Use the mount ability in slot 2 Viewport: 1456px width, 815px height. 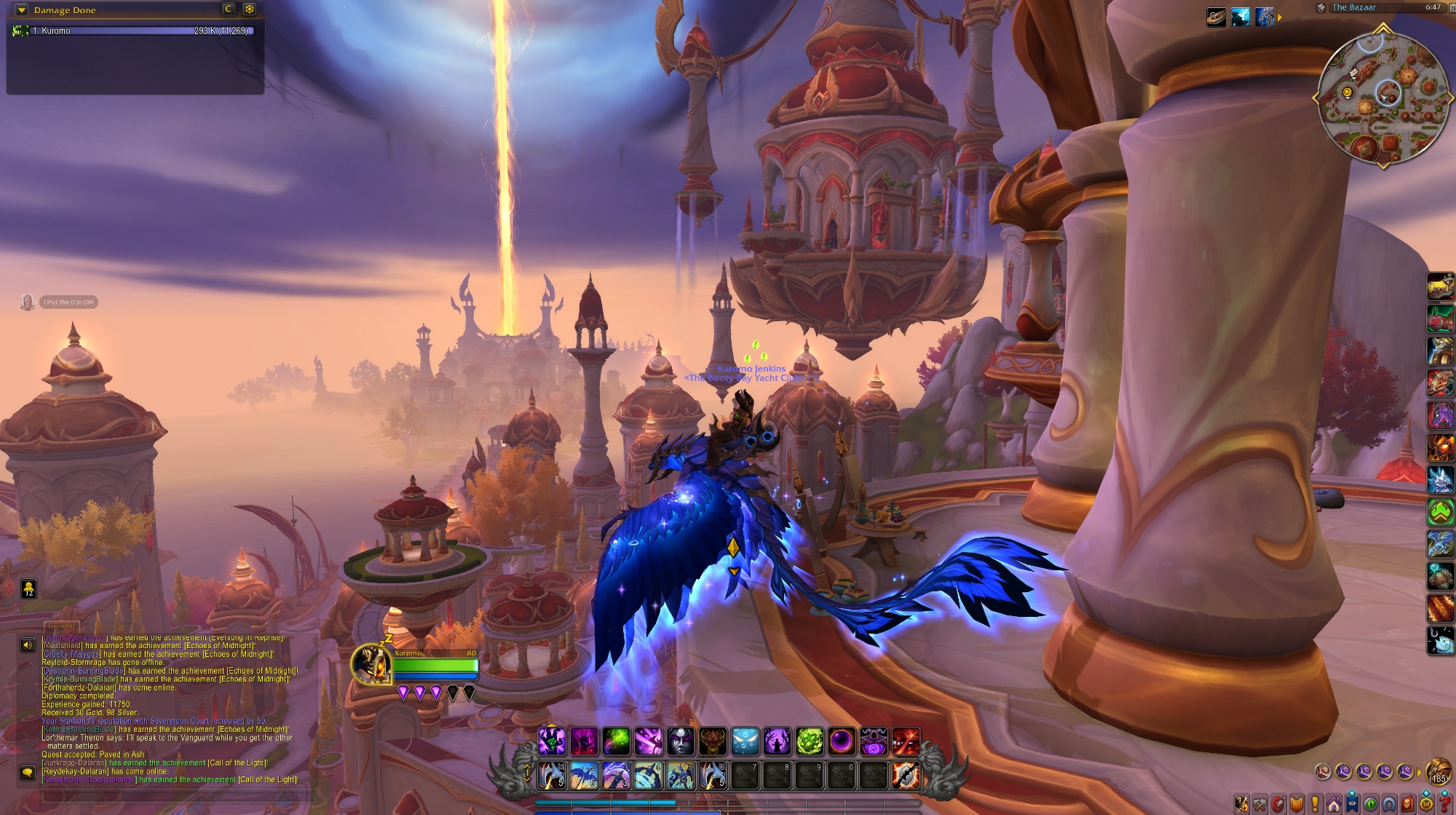pyautogui.click(x=584, y=776)
